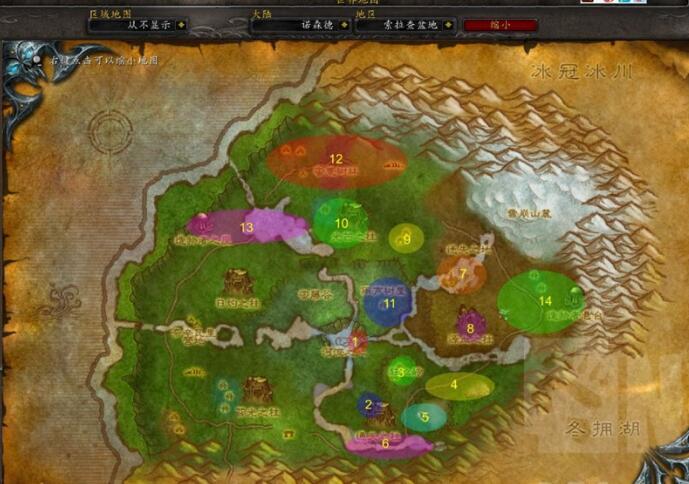Choose the green map marker 10
This screenshot has height=484, width=689.
click(340, 222)
